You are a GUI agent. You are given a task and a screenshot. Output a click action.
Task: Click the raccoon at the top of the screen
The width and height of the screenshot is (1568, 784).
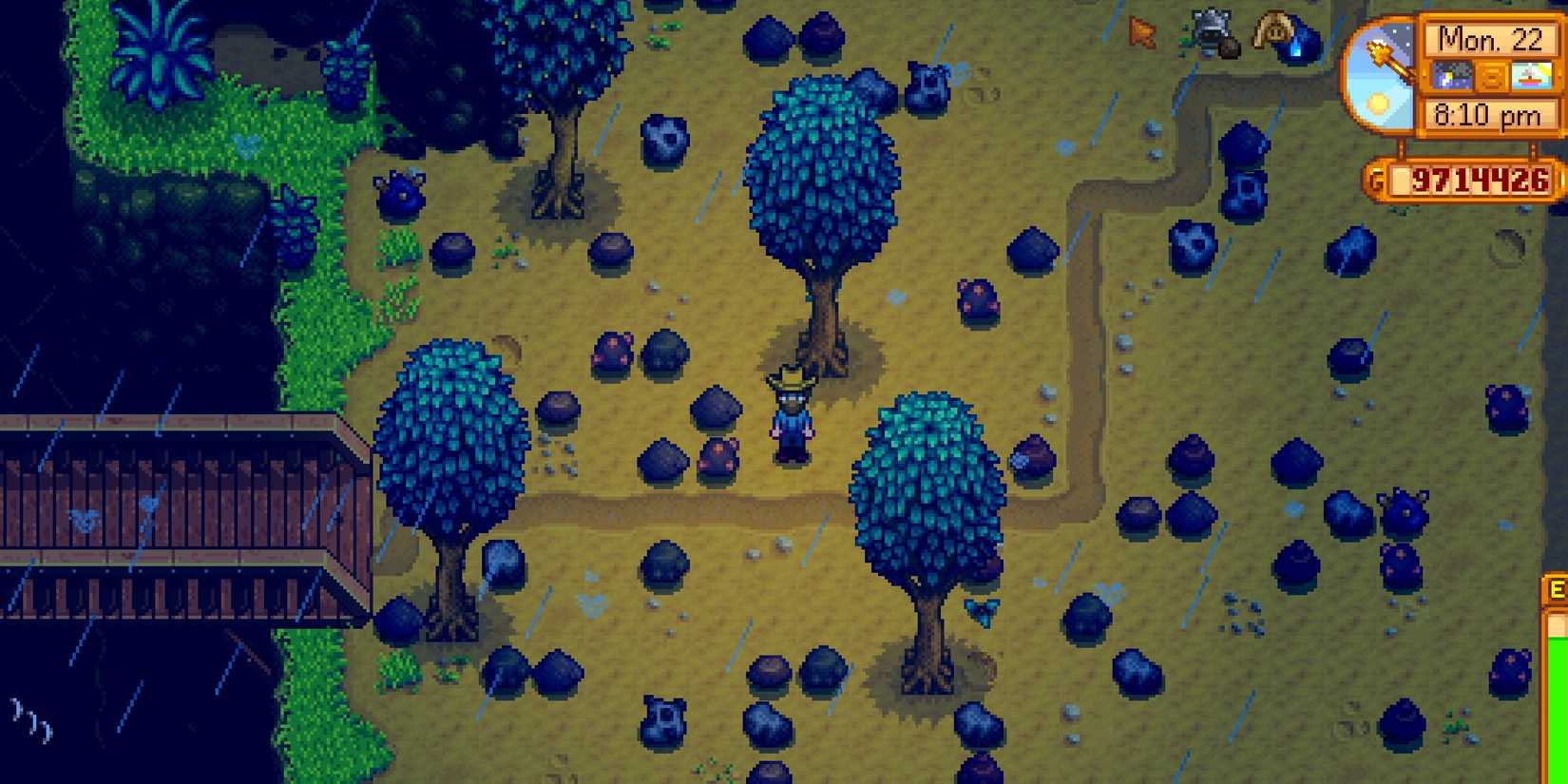tap(1212, 30)
